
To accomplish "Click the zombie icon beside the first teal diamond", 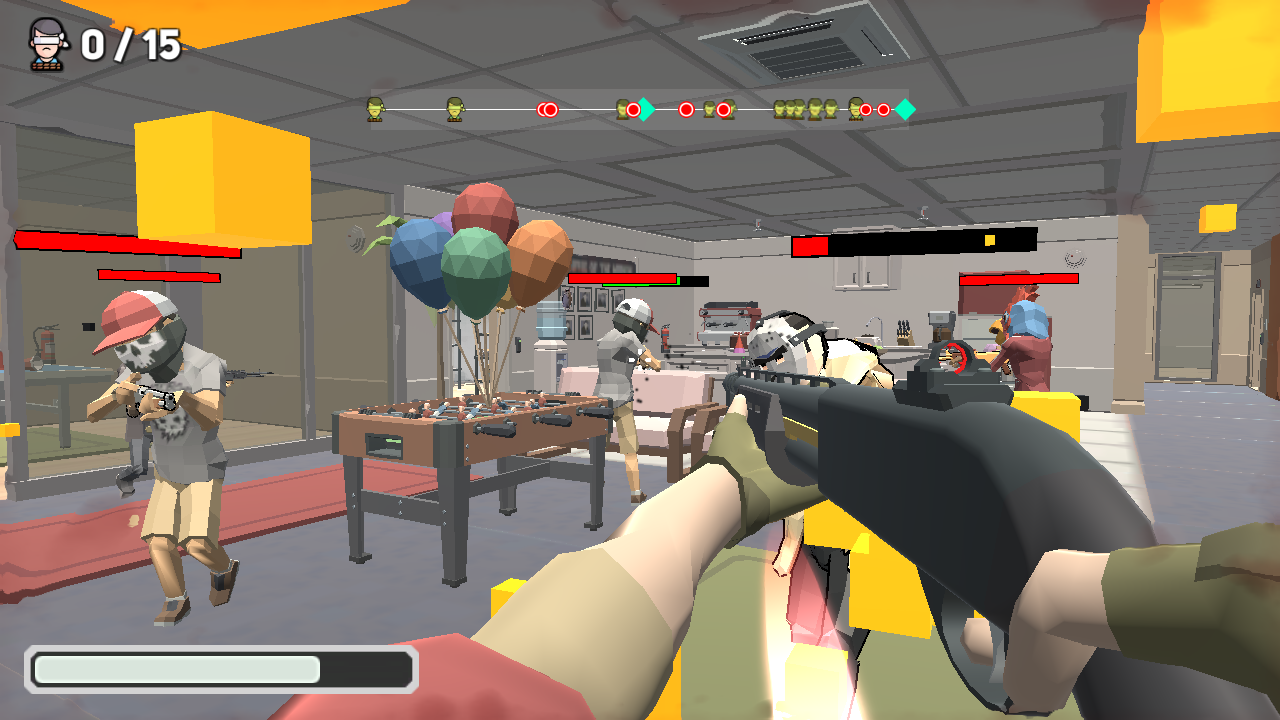I will click(x=624, y=108).
